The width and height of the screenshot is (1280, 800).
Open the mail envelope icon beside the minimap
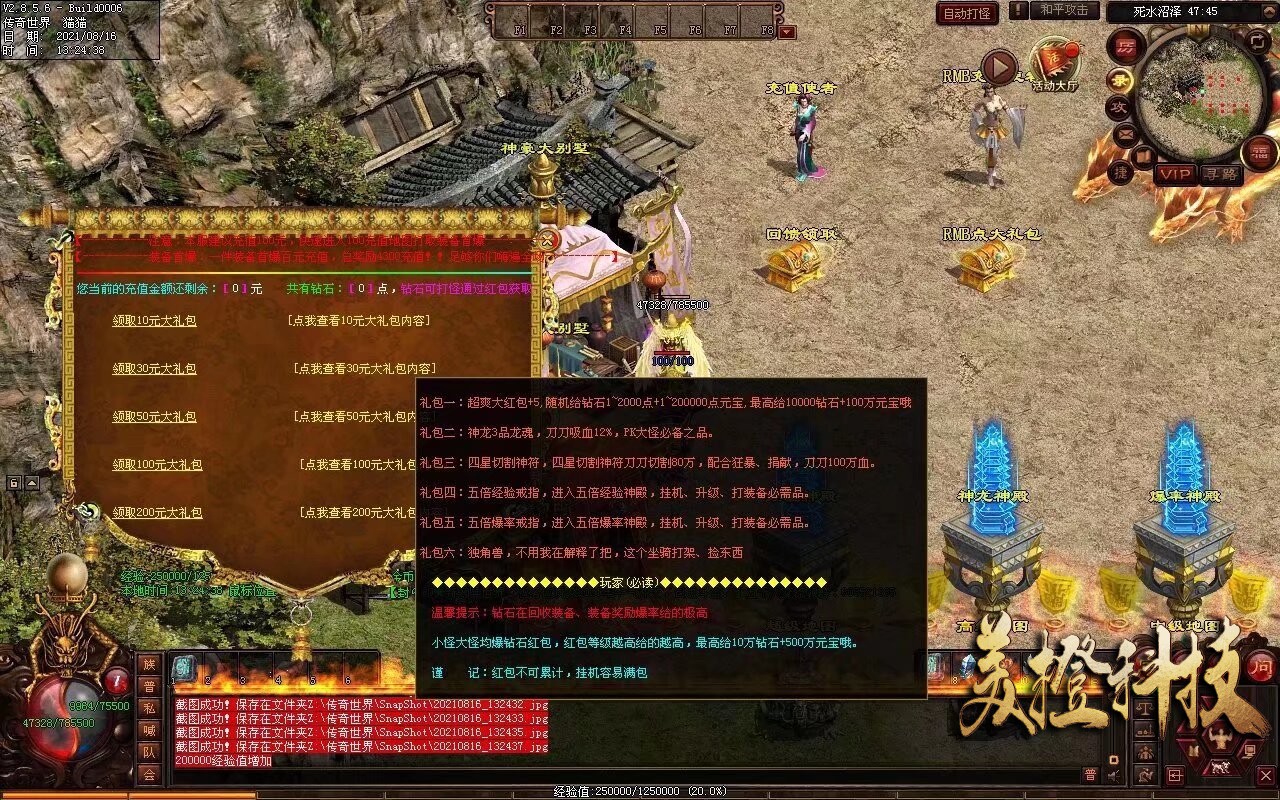[x=1124, y=135]
